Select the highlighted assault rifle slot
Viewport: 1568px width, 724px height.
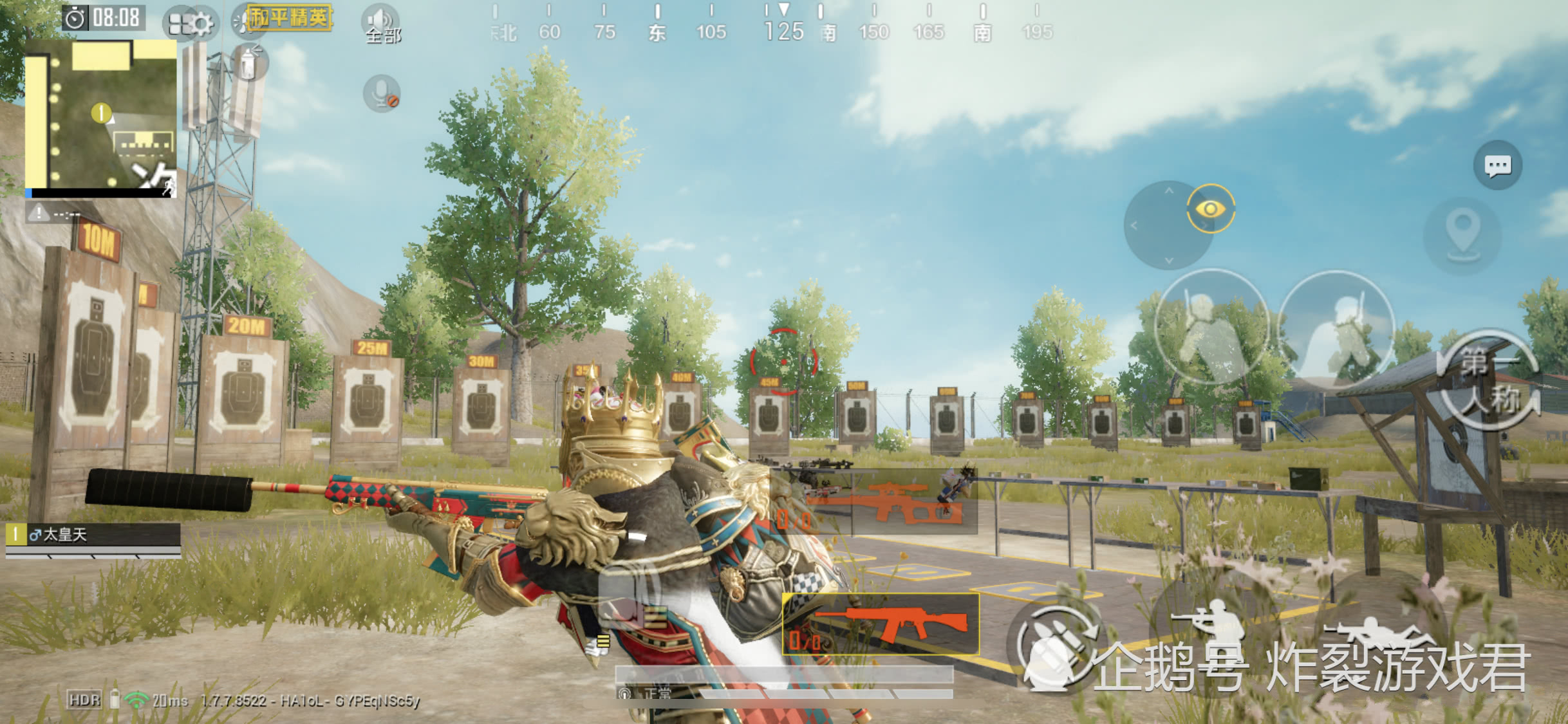pos(881,624)
